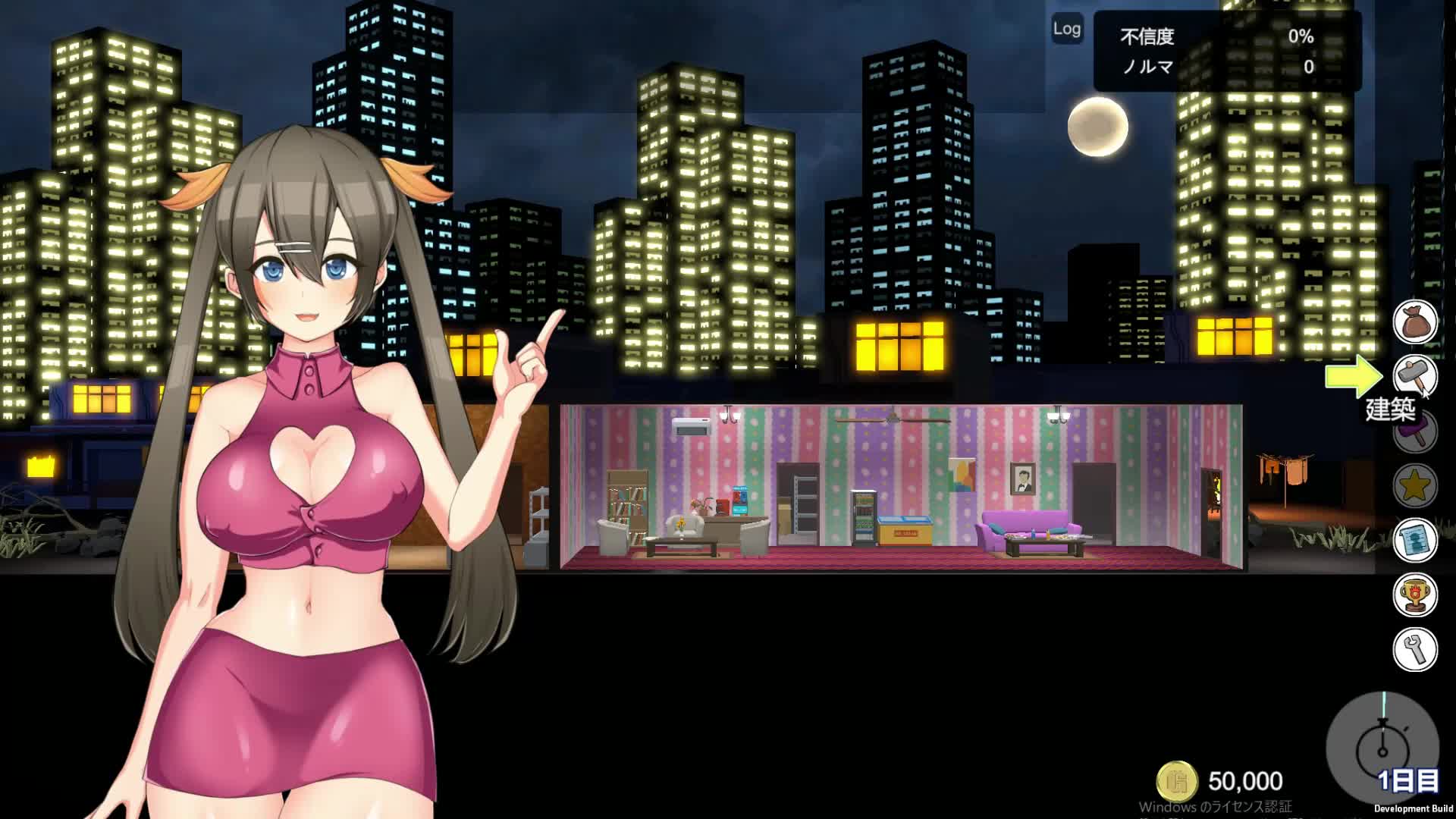Select the hammer build (建築) icon
The height and width of the screenshot is (819, 1456).
click(1415, 375)
